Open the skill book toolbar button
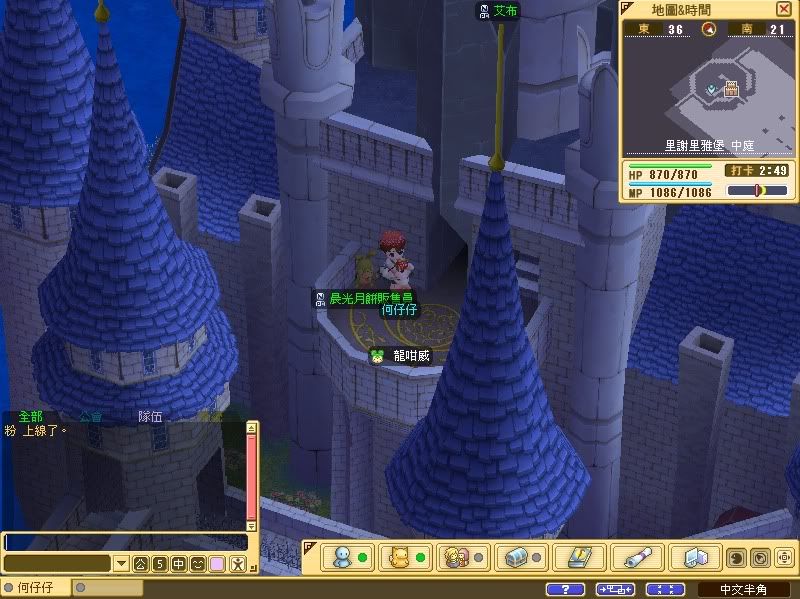The image size is (800, 599). (578, 556)
